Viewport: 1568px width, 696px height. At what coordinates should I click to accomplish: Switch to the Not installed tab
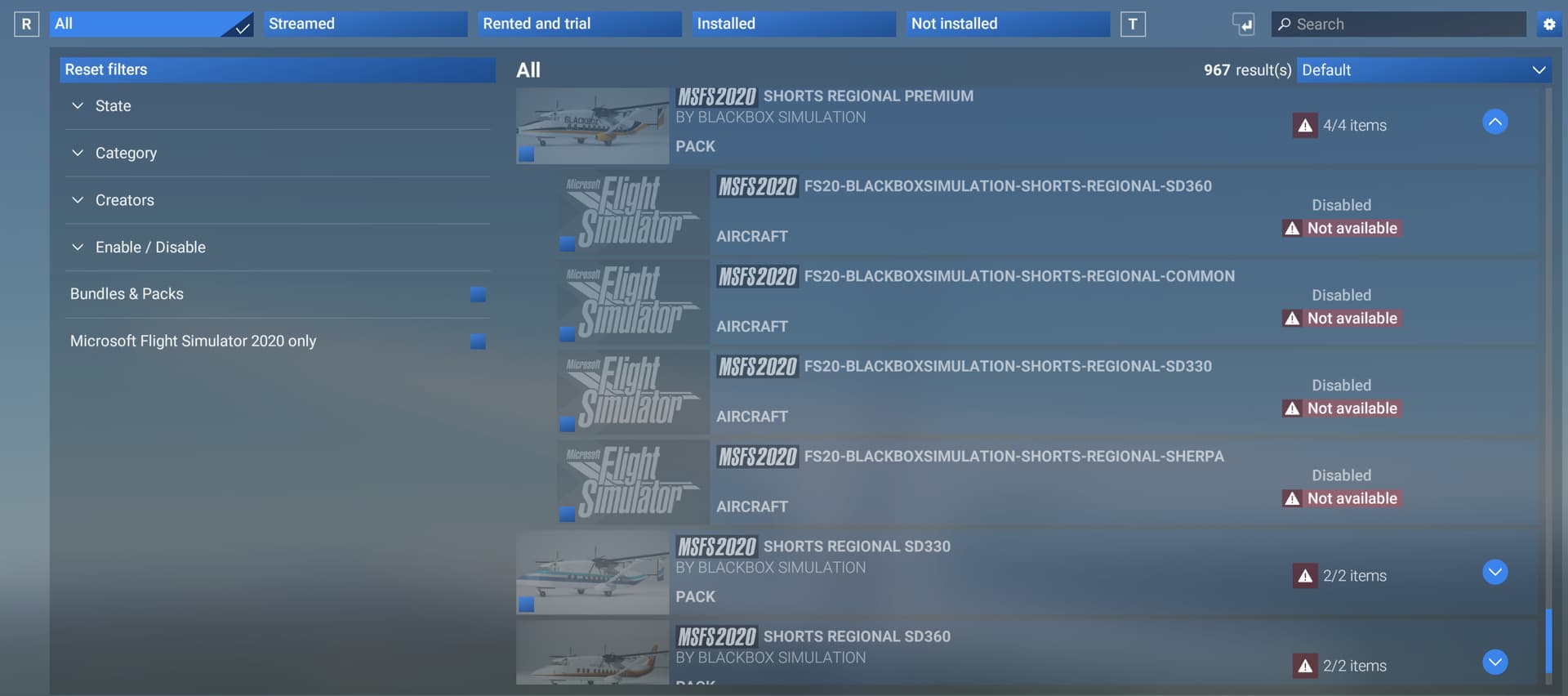click(x=1007, y=24)
